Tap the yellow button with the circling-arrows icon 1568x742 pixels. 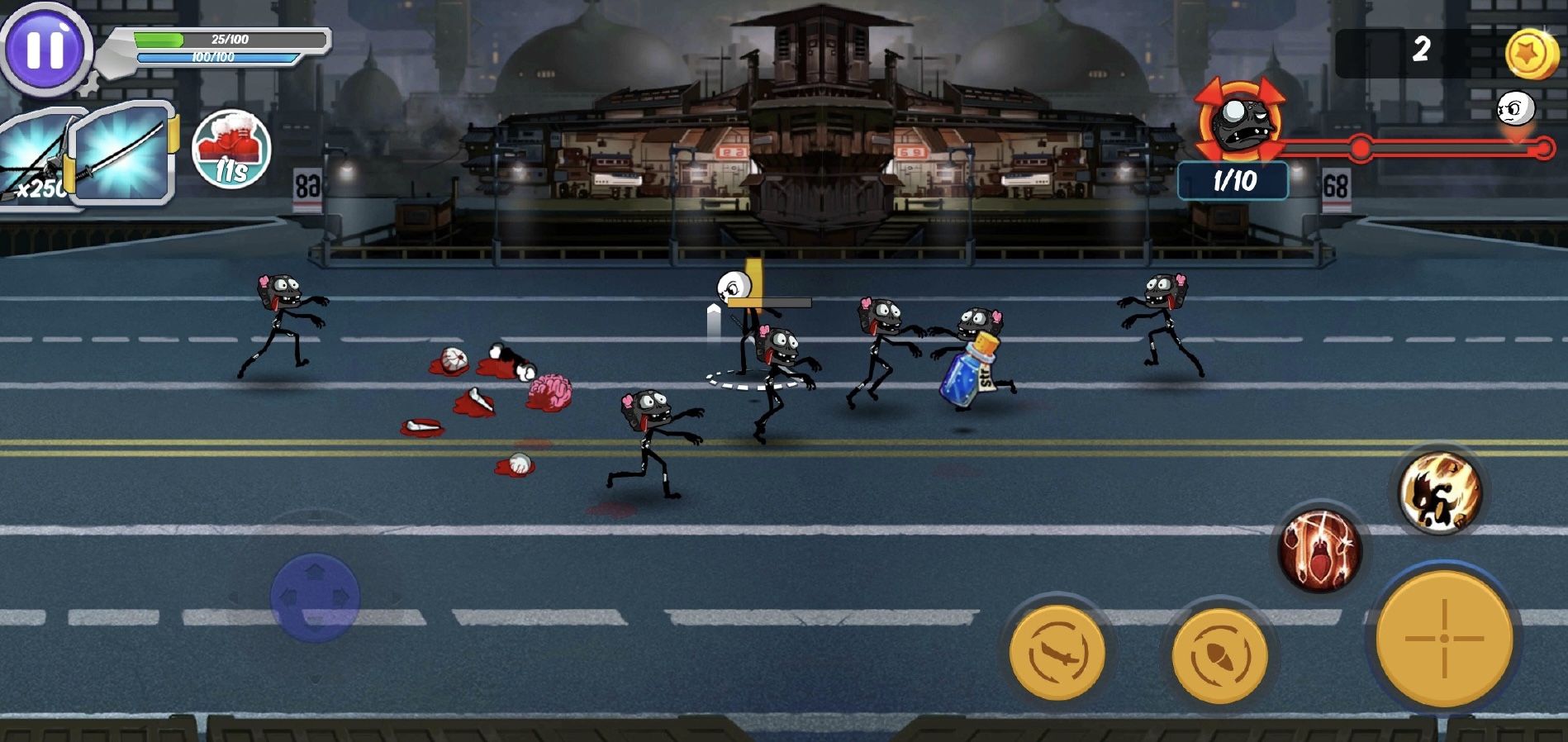click(1219, 655)
